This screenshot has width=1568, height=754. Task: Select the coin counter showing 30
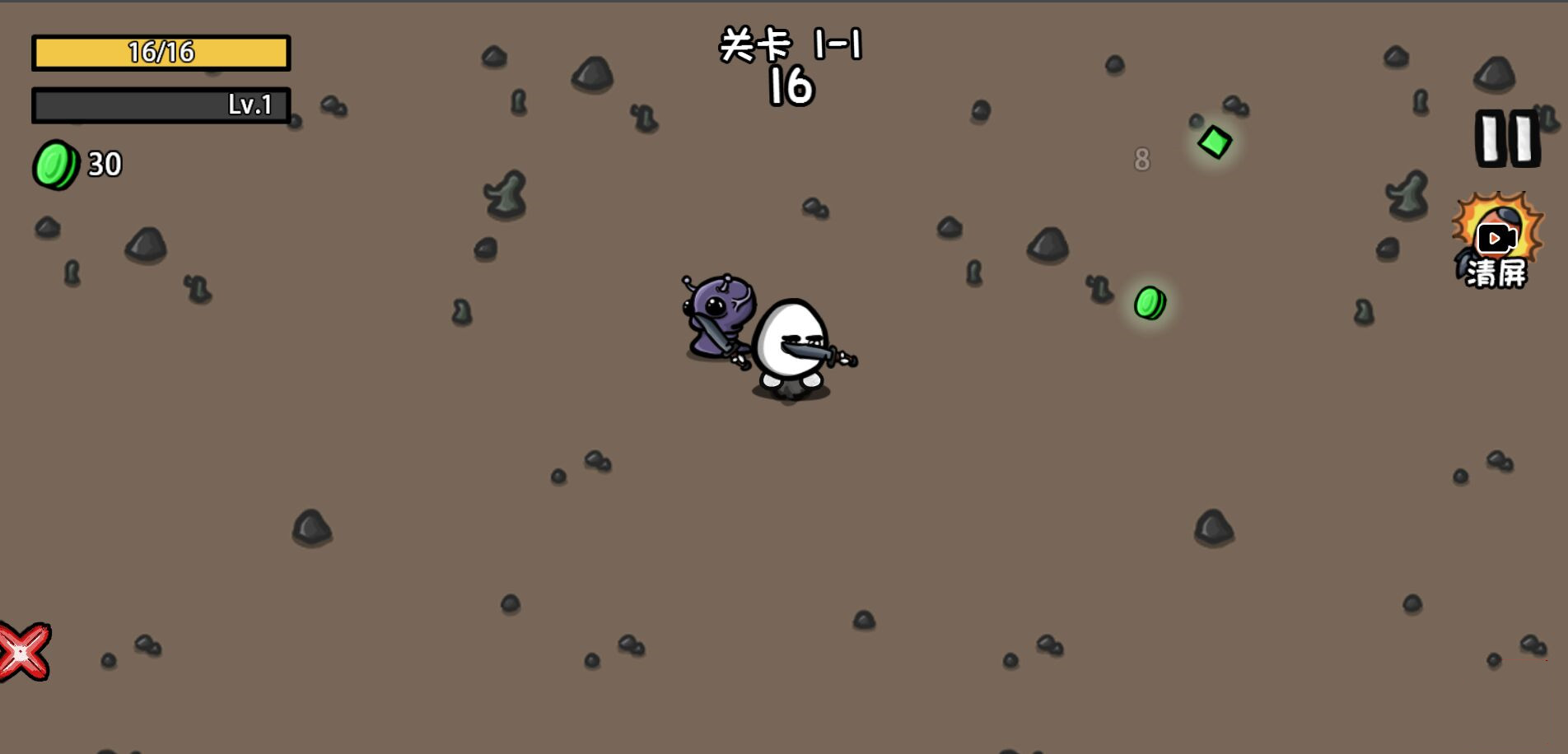[105, 164]
